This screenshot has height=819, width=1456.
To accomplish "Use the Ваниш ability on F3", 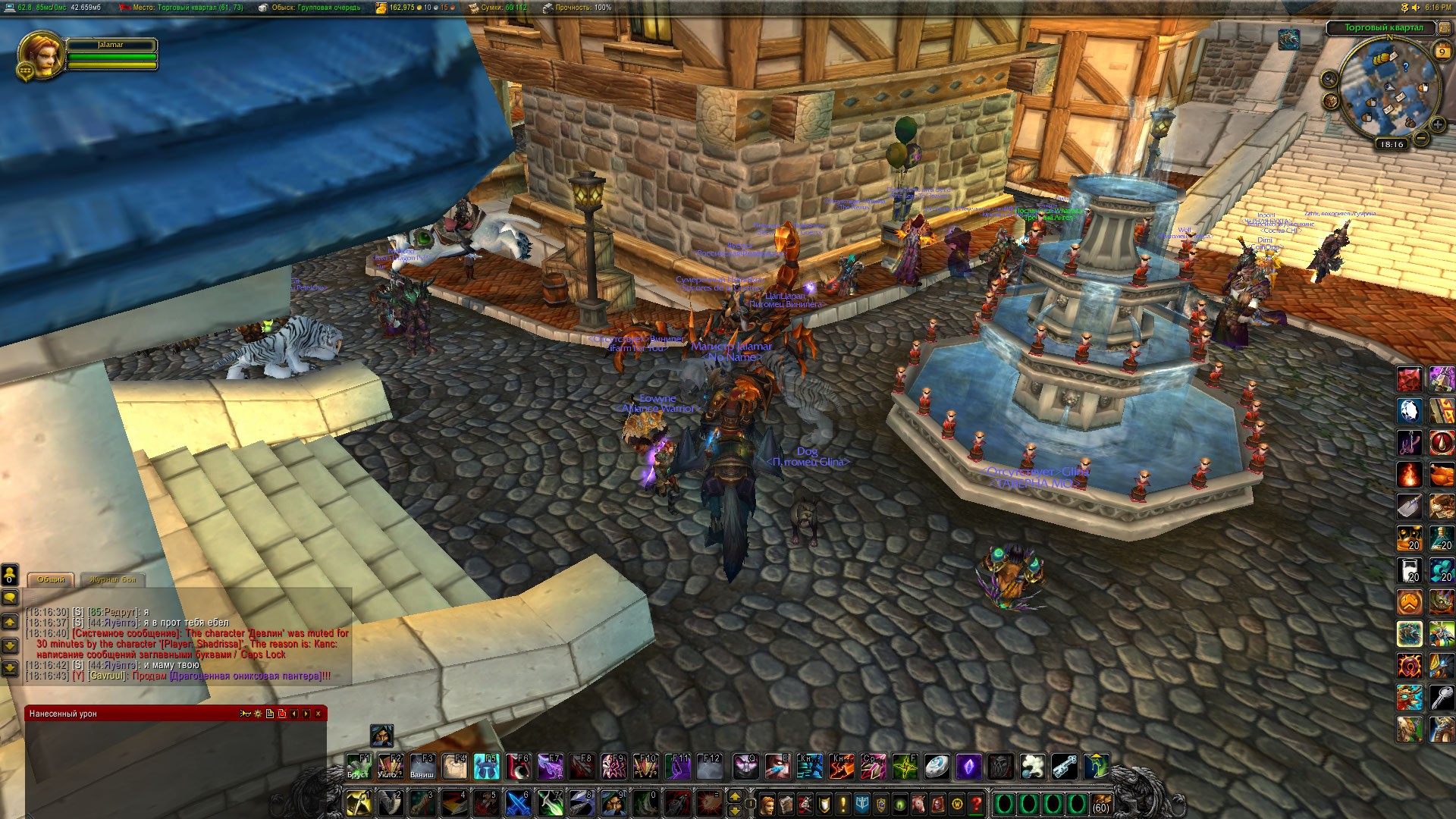I will 422,767.
